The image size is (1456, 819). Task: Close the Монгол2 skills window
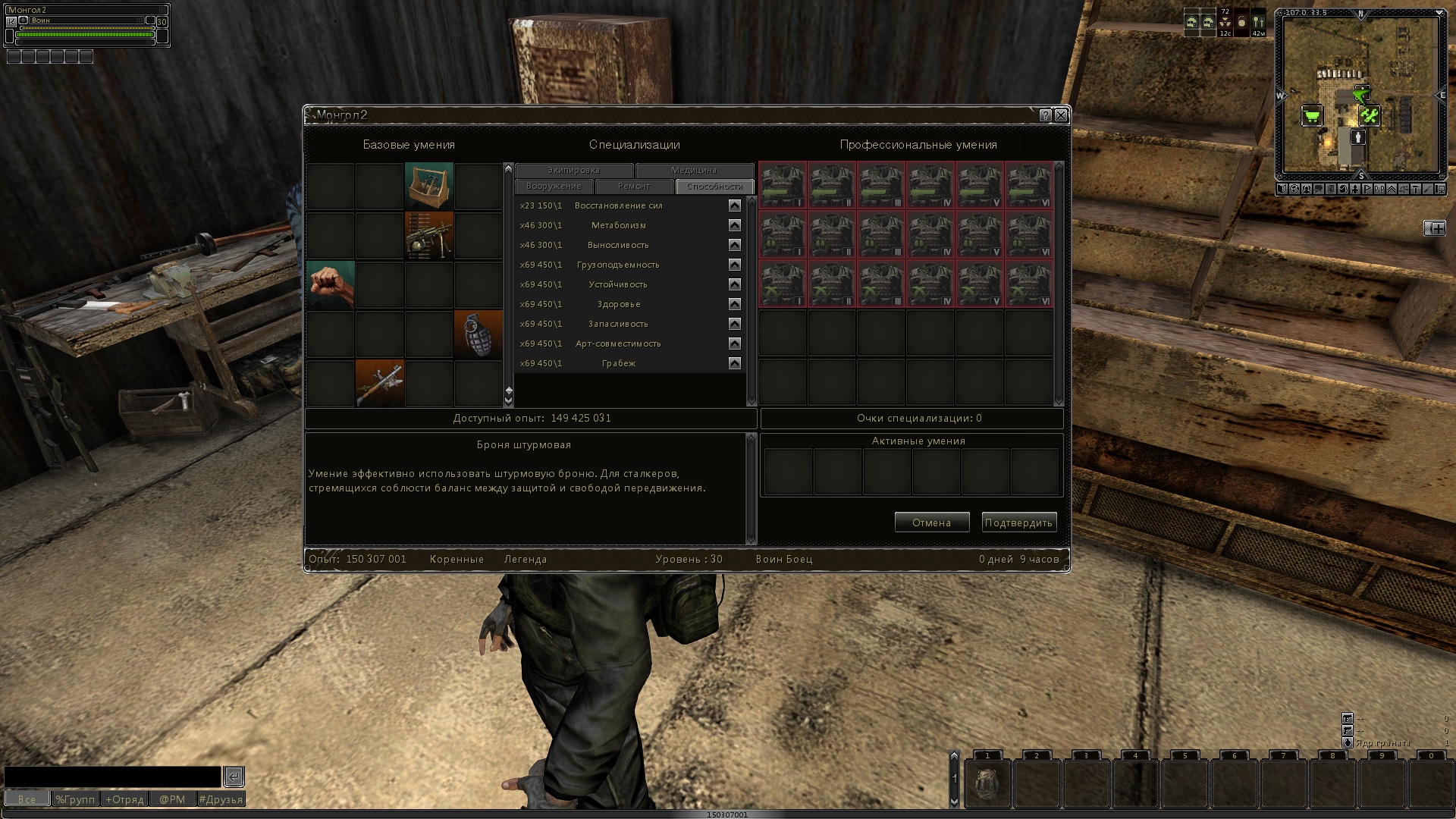click(1061, 115)
